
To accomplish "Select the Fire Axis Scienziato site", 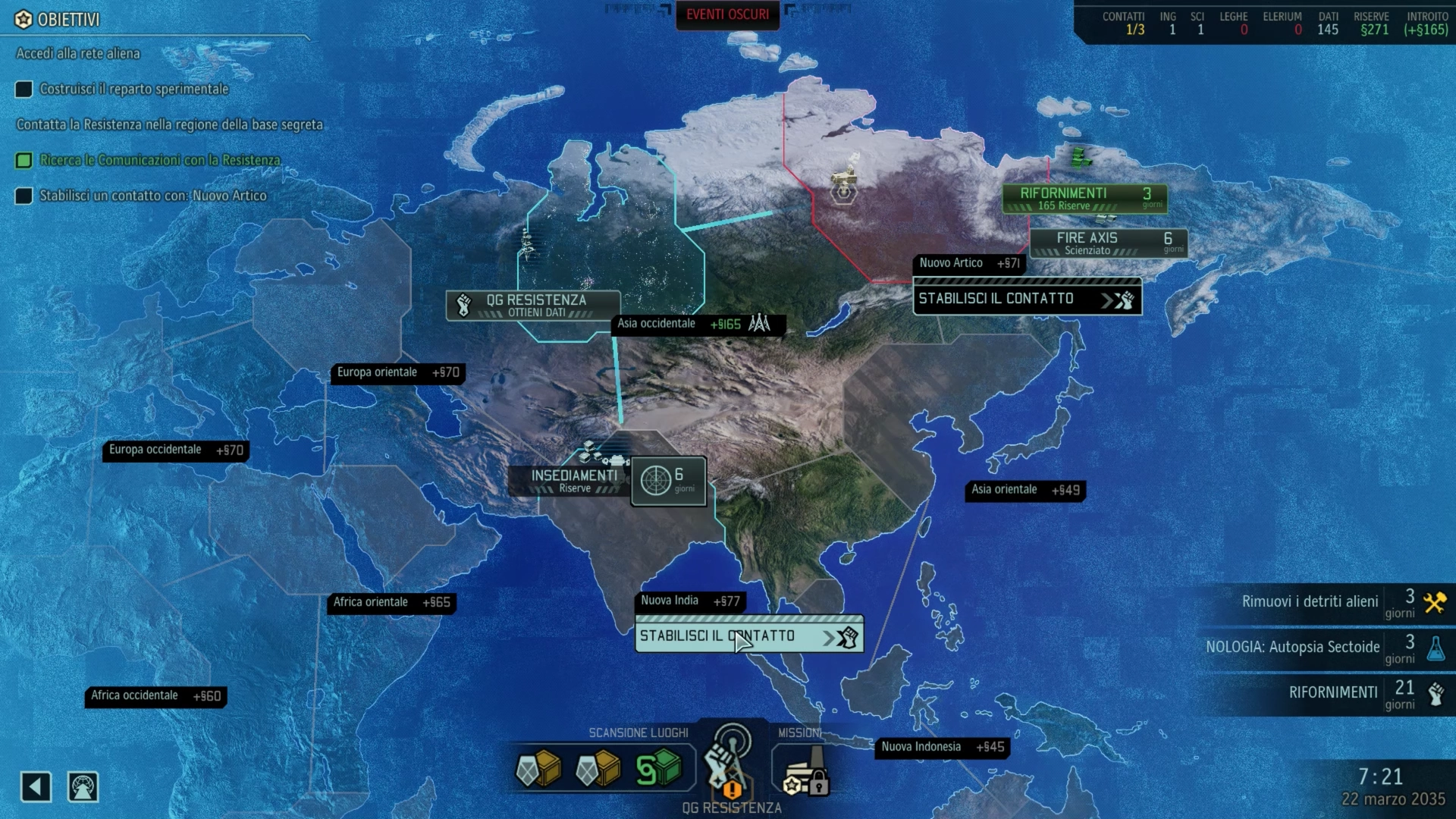I will click(x=1108, y=243).
